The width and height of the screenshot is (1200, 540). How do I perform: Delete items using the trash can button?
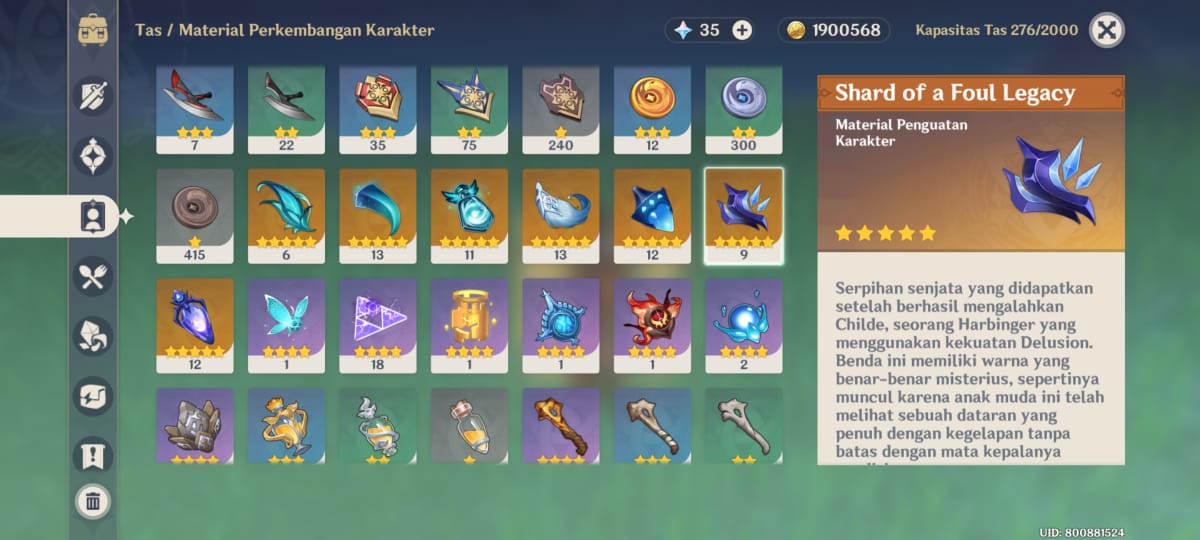(x=93, y=500)
